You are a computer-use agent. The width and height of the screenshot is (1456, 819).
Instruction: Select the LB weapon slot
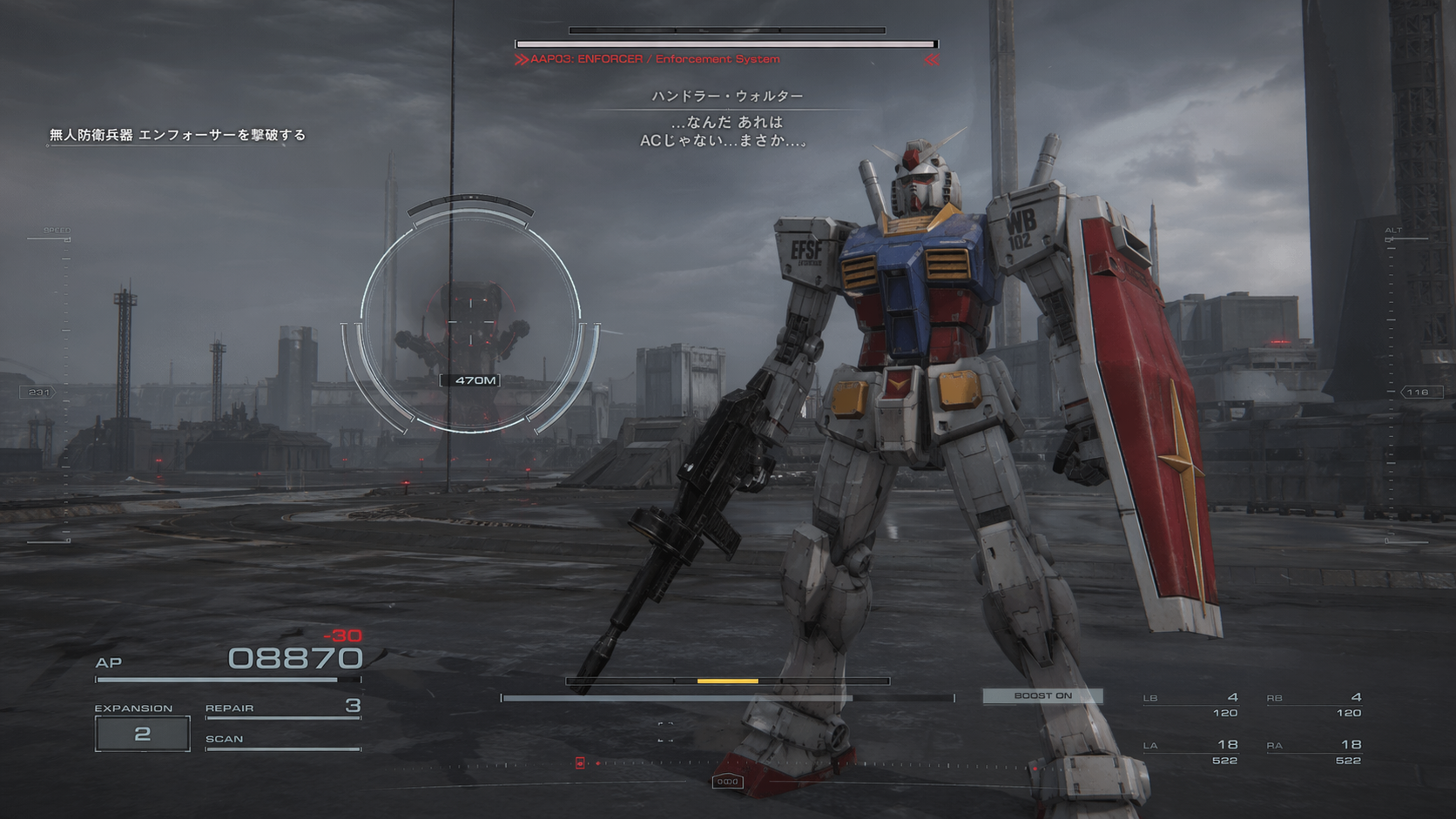point(1191,704)
